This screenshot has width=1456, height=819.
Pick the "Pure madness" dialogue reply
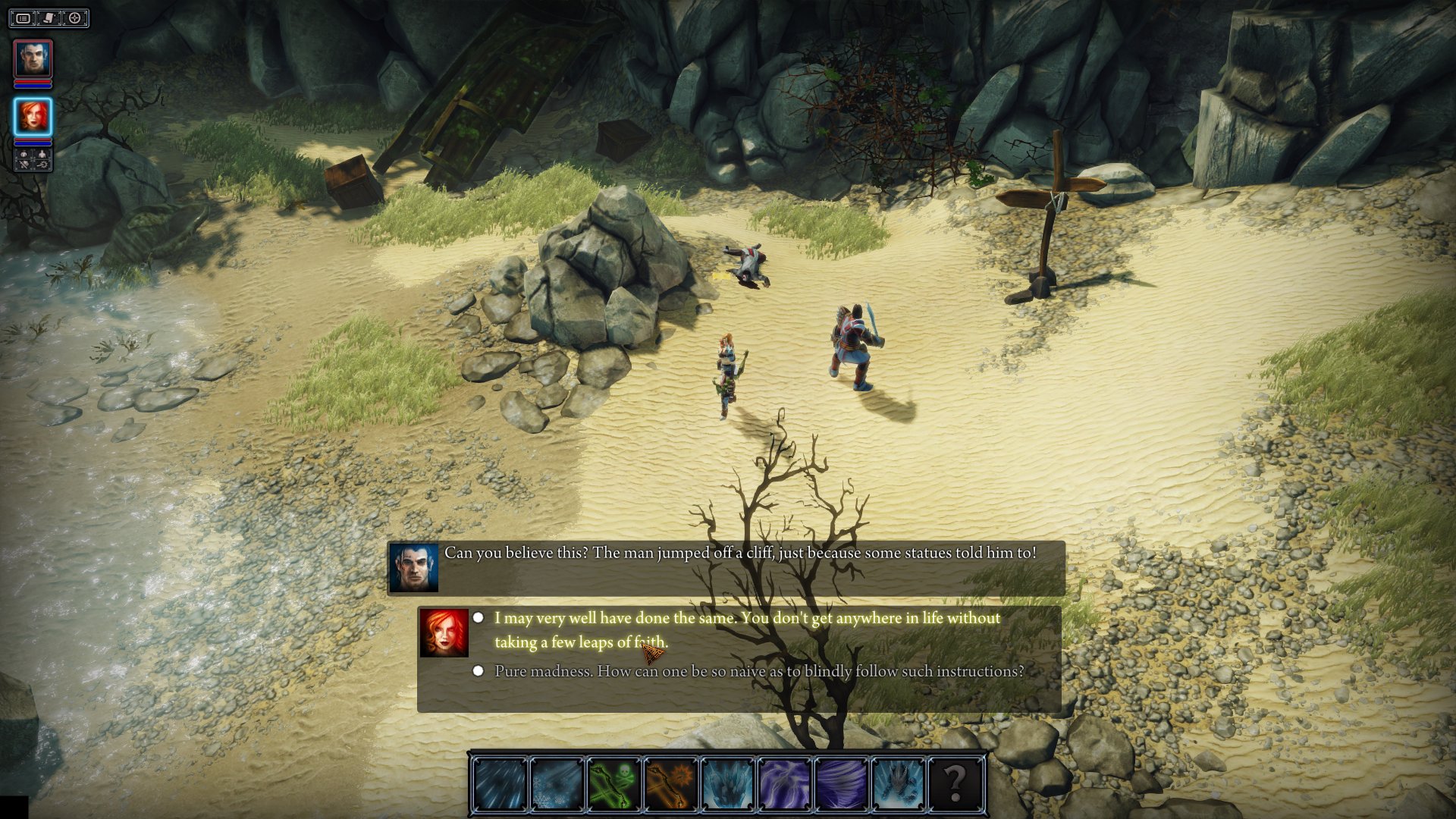758,671
